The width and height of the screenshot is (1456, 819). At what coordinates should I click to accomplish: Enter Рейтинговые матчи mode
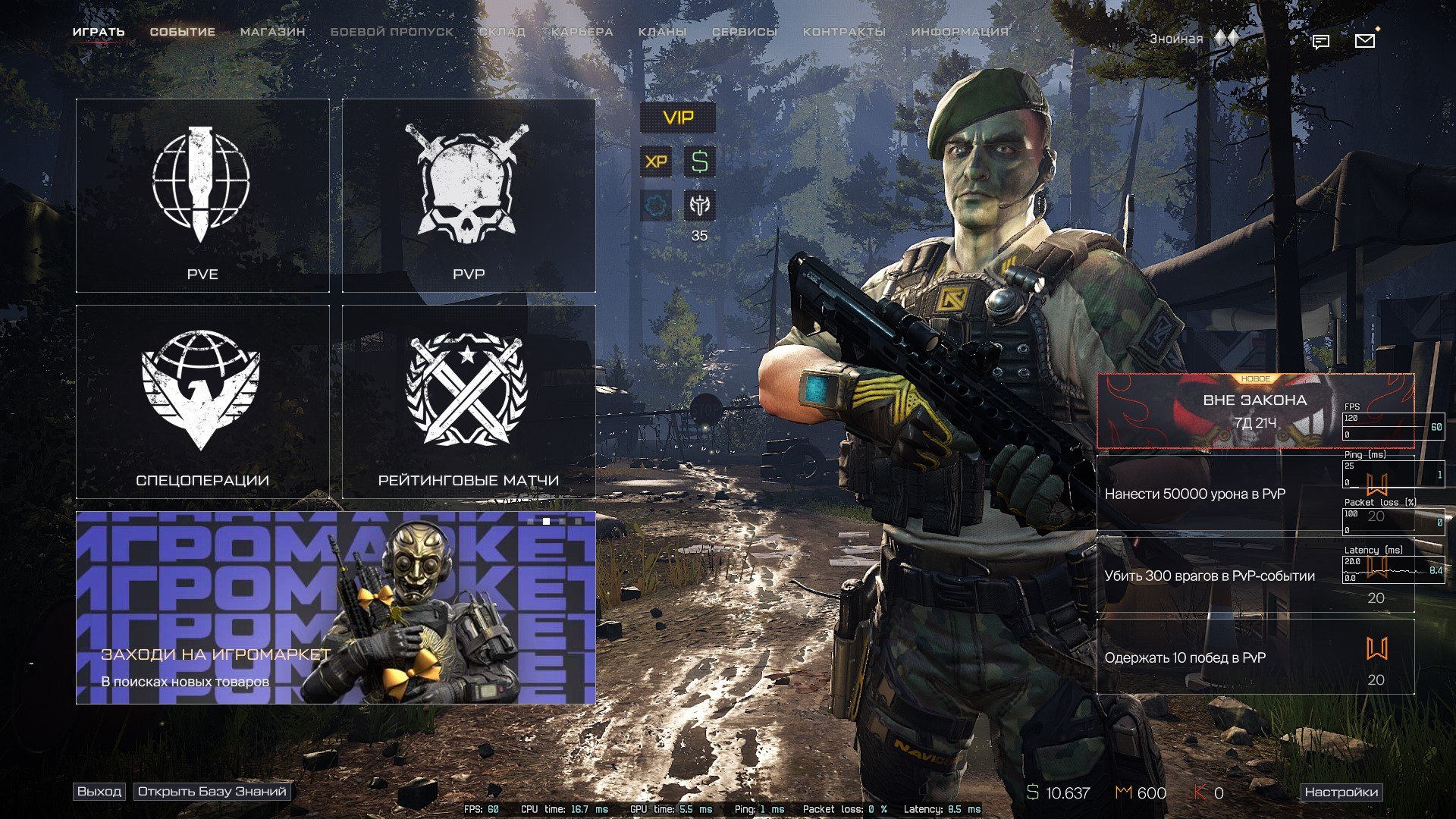pos(469,402)
